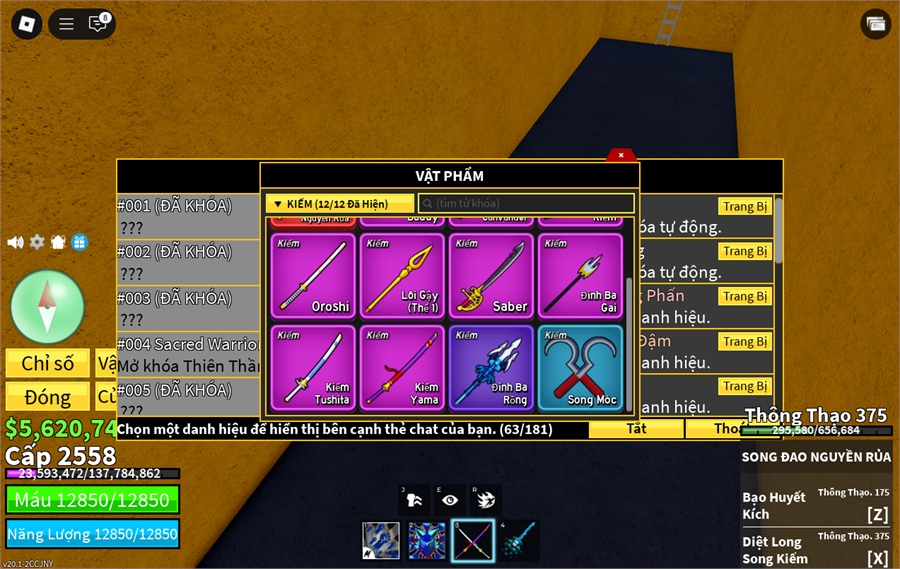This screenshot has width=900, height=569.
Task: Click the Đóng button
Action: tap(47, 397)
